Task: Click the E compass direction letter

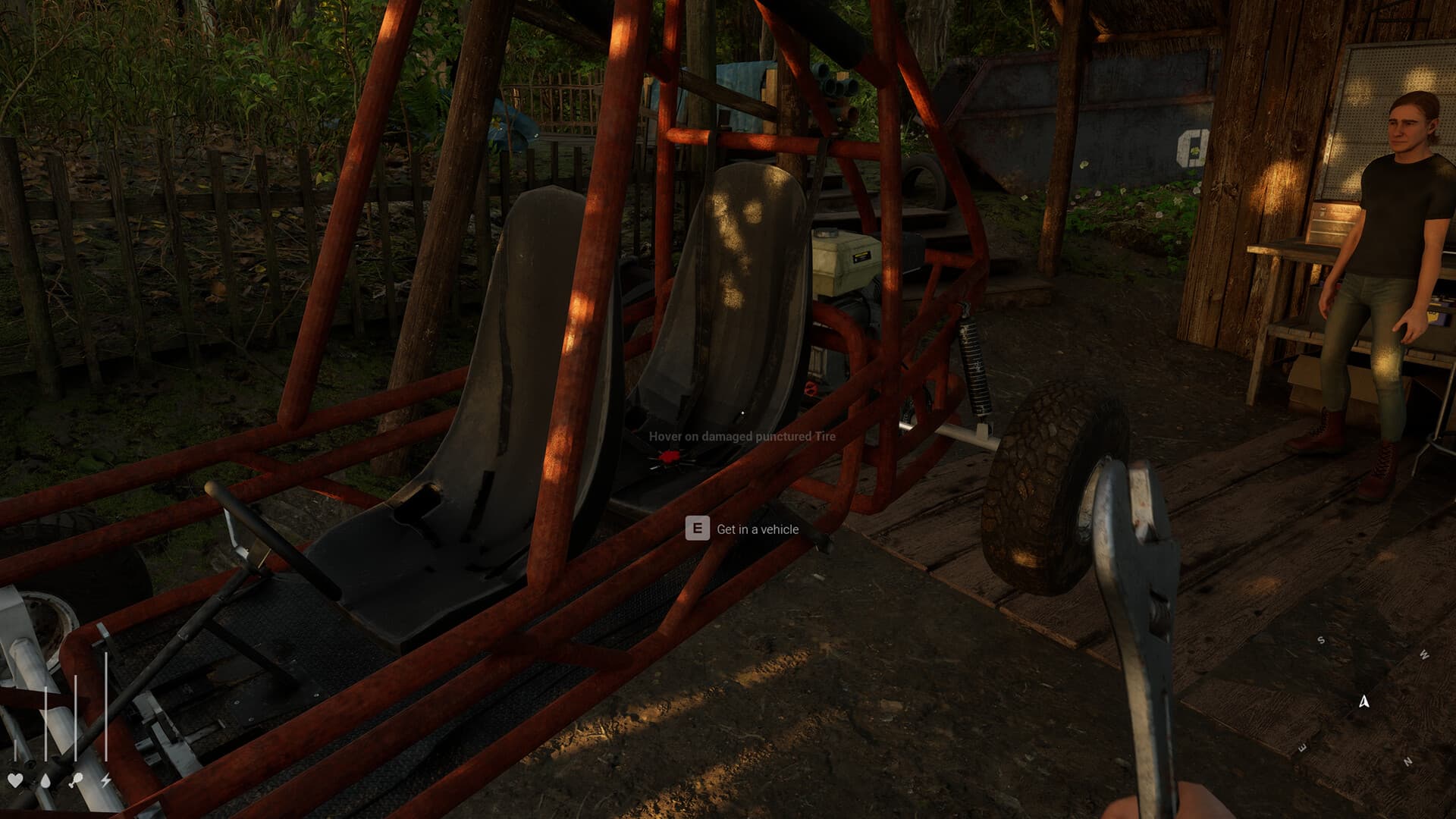Action: click(1302, 747)
